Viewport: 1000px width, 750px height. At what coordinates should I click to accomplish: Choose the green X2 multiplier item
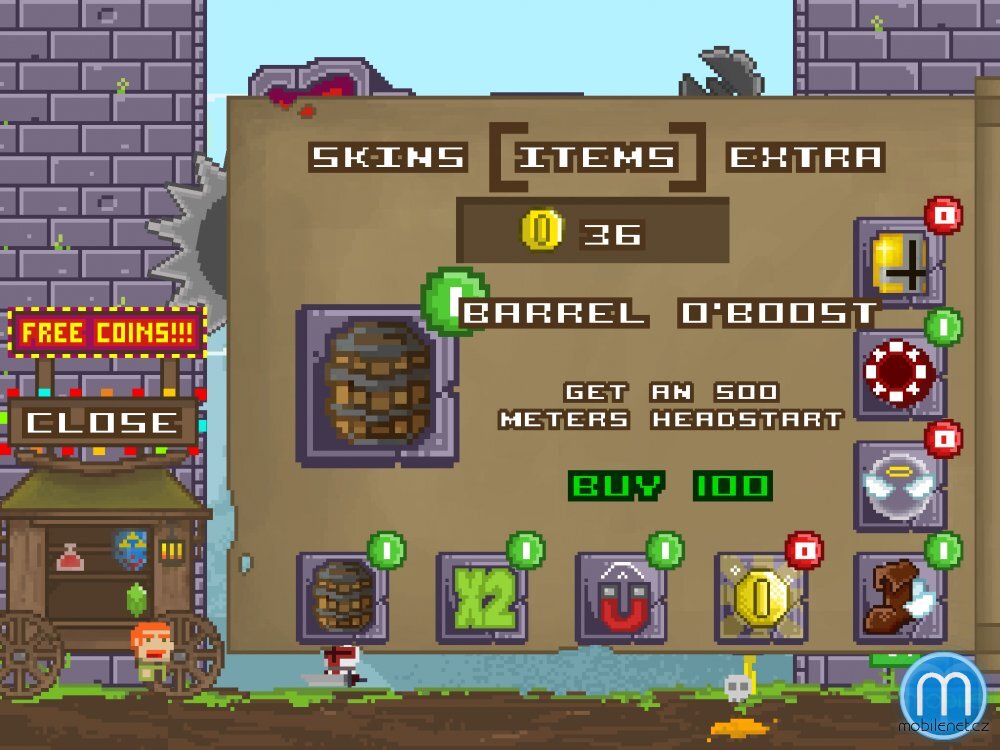click(482, 598)
